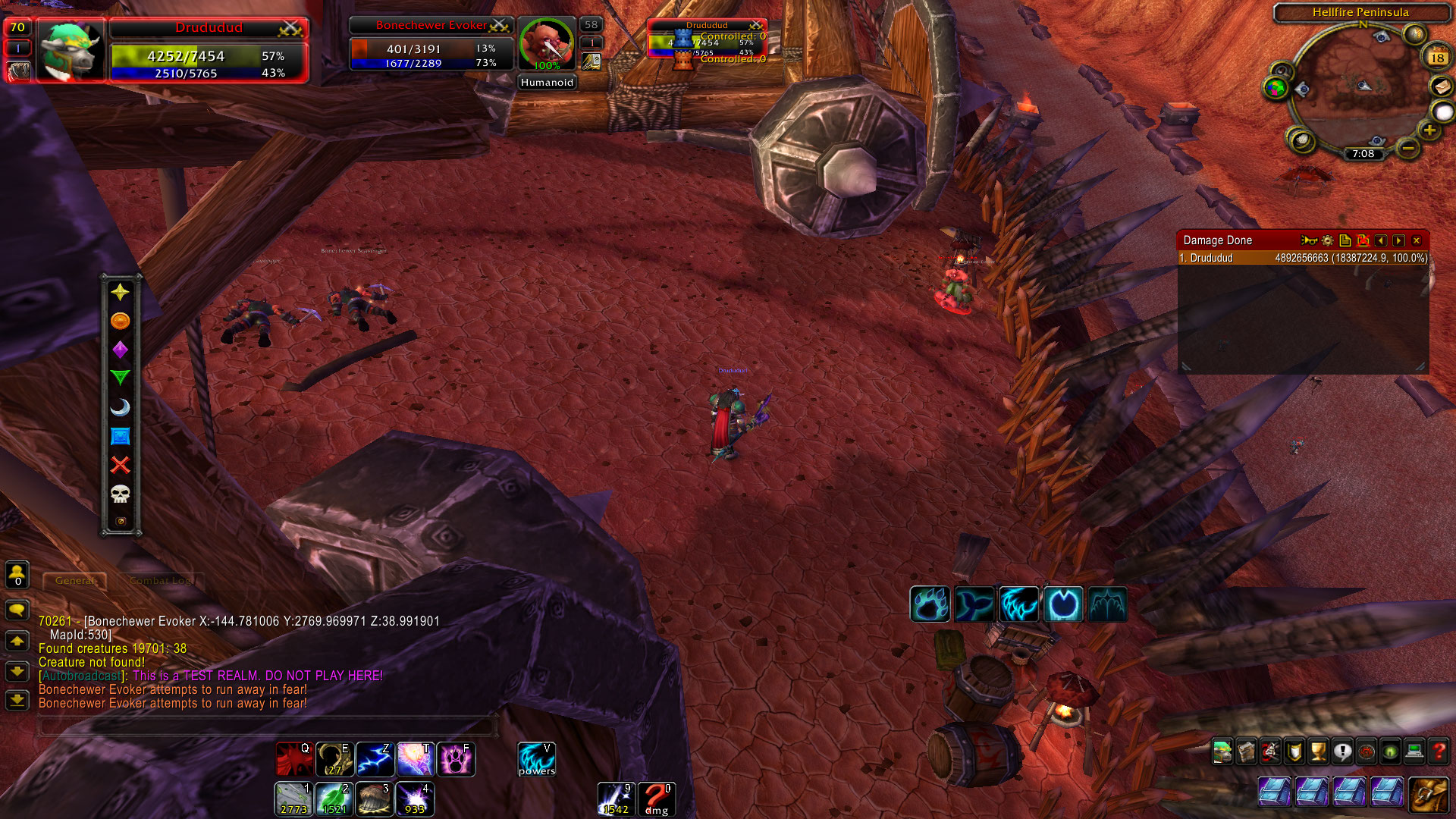The image size is (1456, 819).
Task: Toggle the moon raid target marker
Action: tap(120, 407)
